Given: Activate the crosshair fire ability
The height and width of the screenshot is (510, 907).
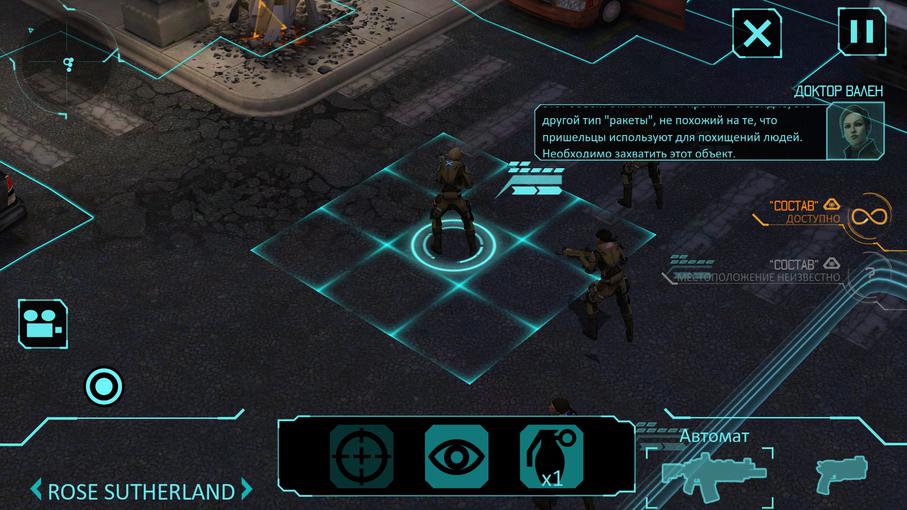Looking at the screenshot, I should [361, 457].
